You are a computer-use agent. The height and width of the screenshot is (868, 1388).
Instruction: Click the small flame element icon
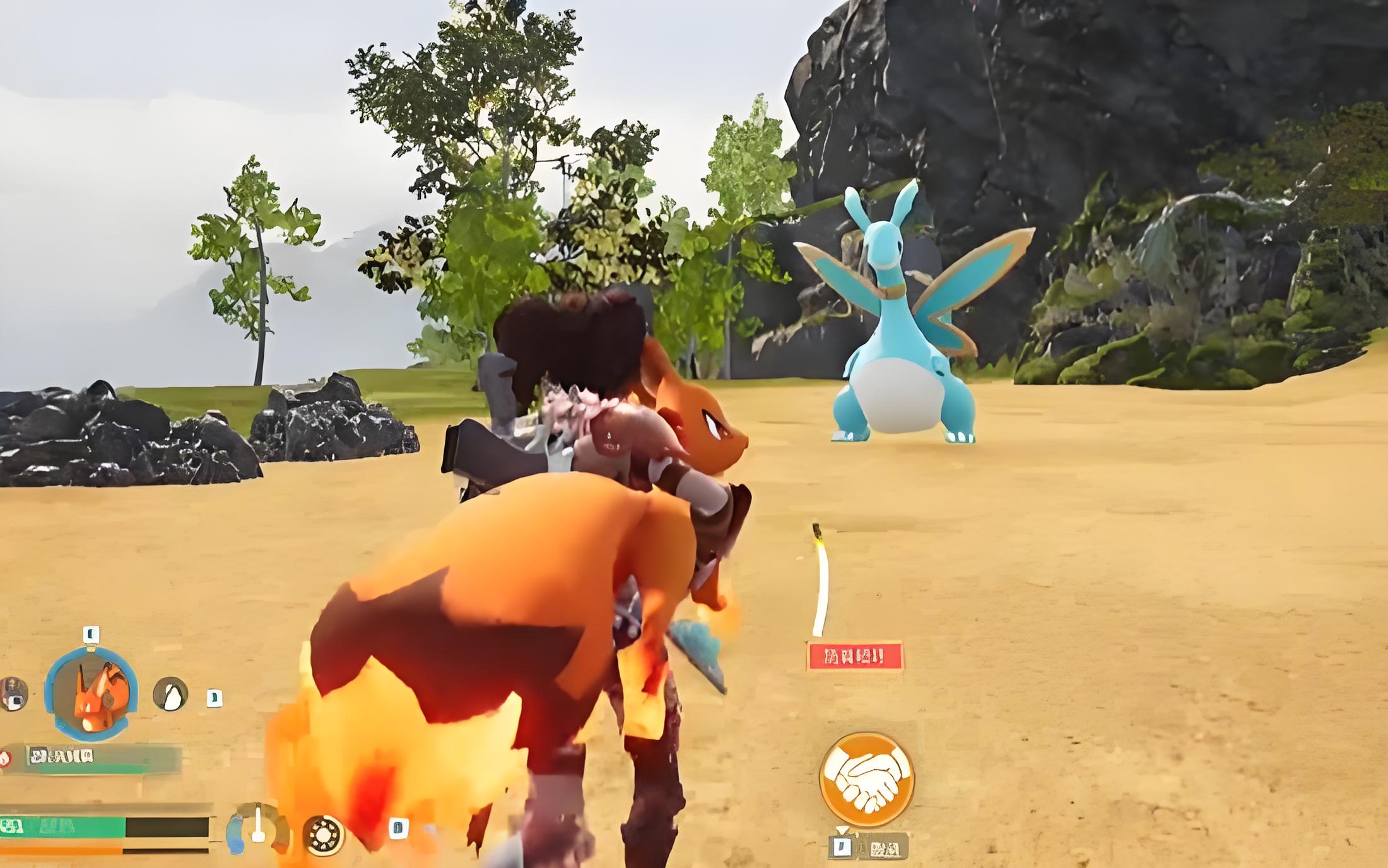(x=5, y=758)
